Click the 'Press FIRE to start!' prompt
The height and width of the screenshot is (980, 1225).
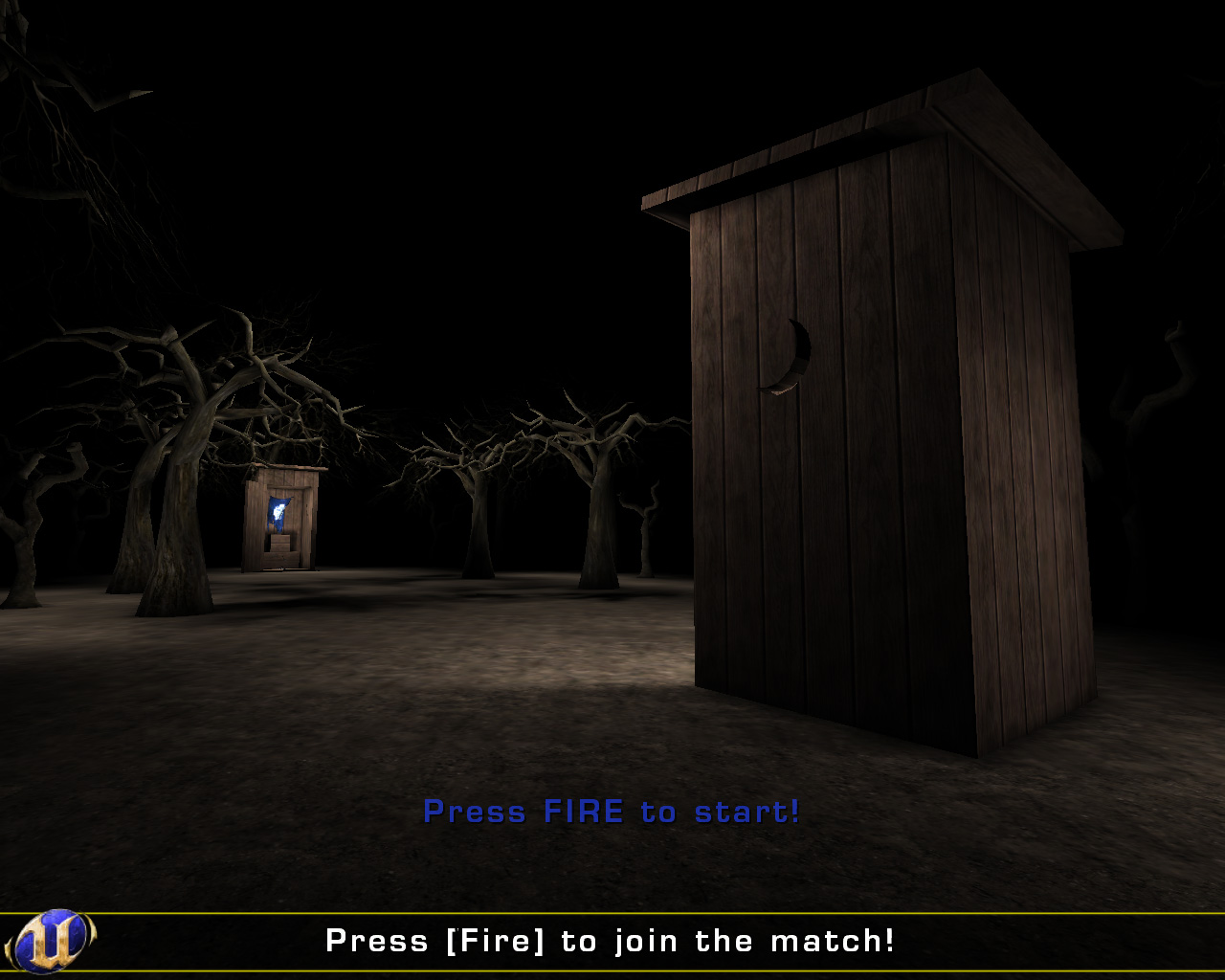612,812
